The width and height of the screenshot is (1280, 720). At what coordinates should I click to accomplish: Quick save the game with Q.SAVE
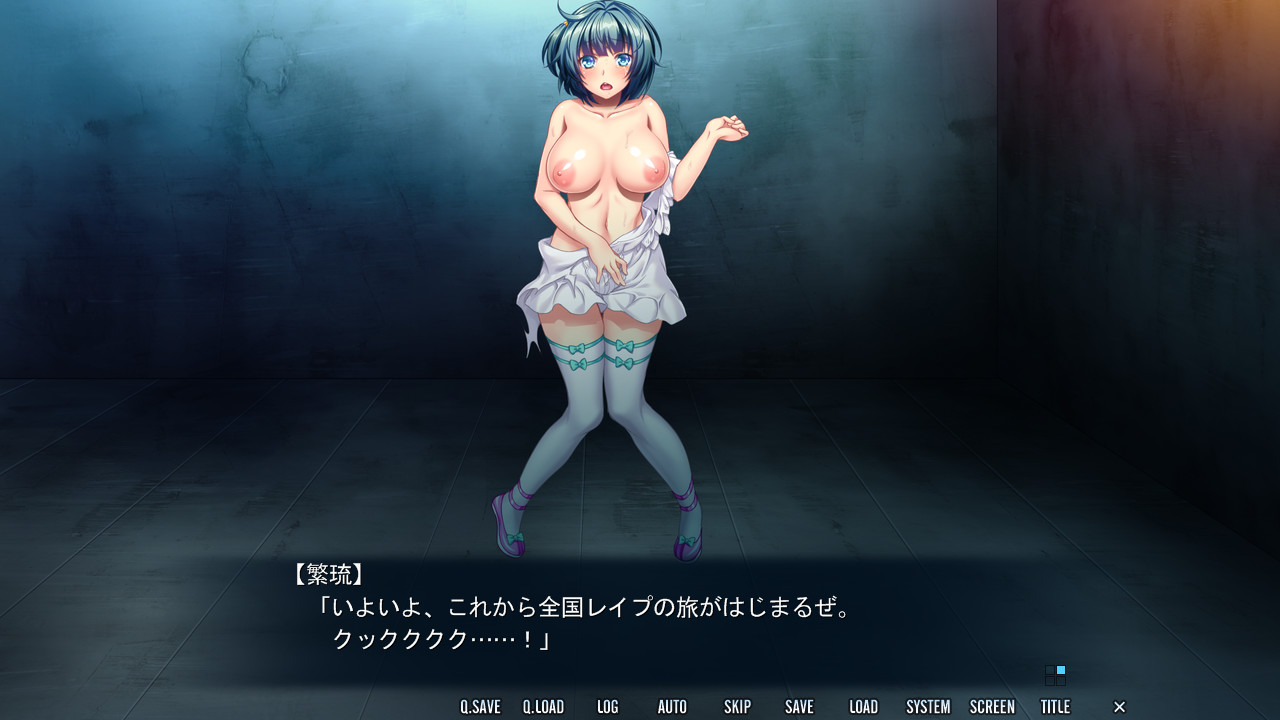coord(478,706)
